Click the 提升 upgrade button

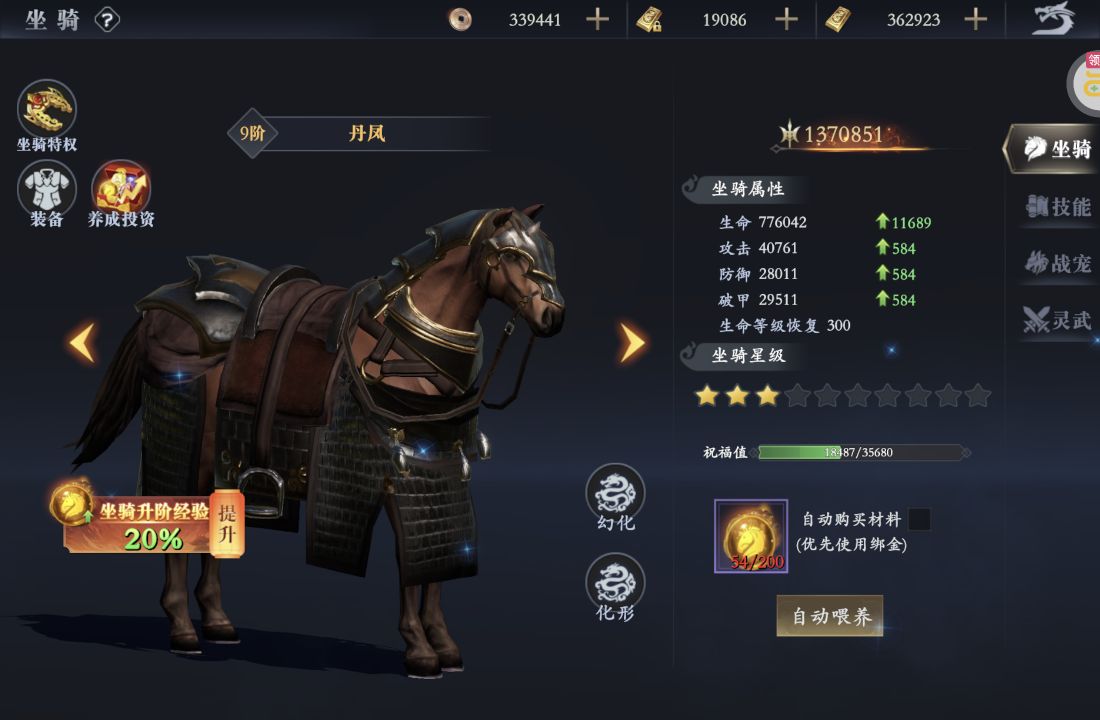click(228, 524)
